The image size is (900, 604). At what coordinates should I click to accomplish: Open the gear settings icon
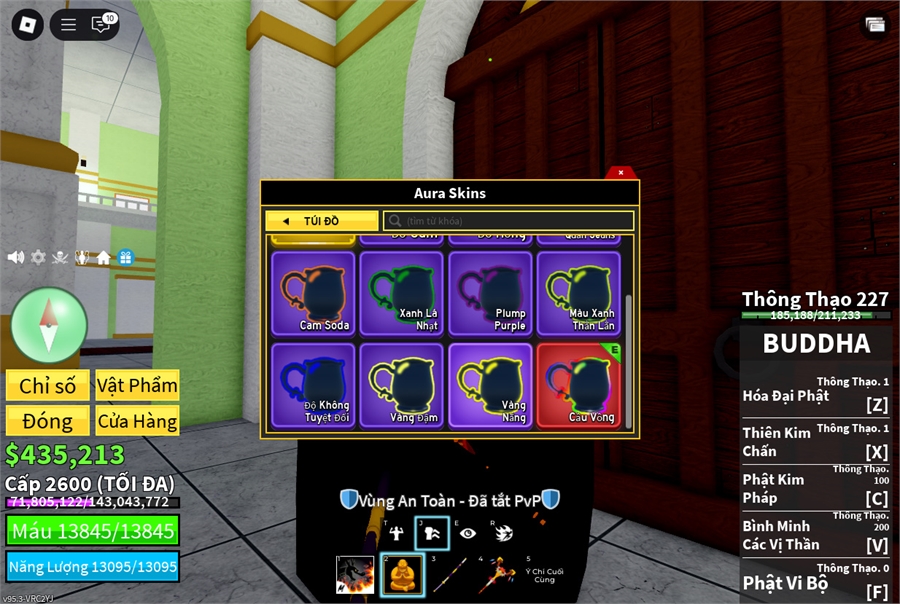click(38, 257)
